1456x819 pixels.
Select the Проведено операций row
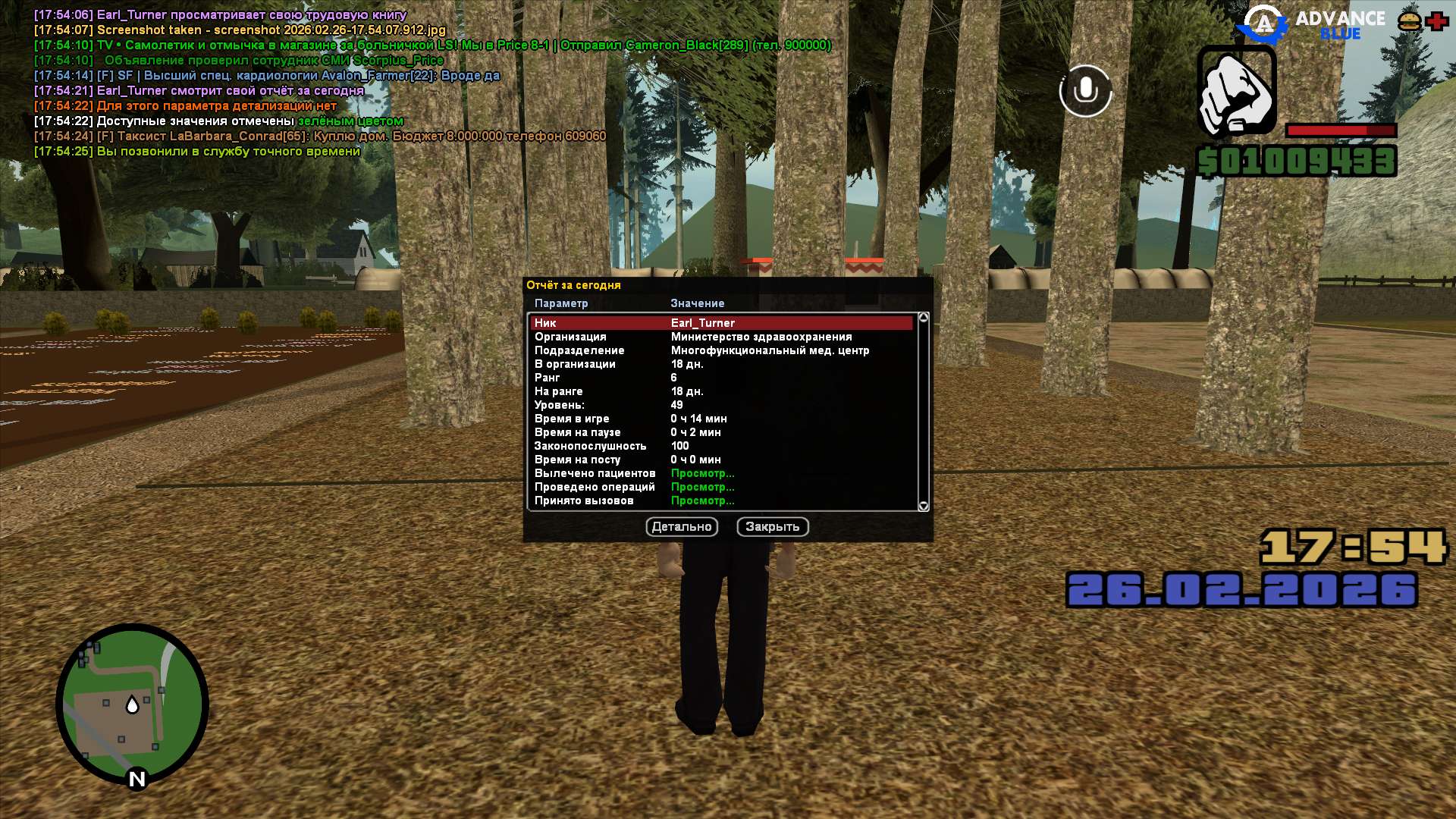click(x=720, y=487)
